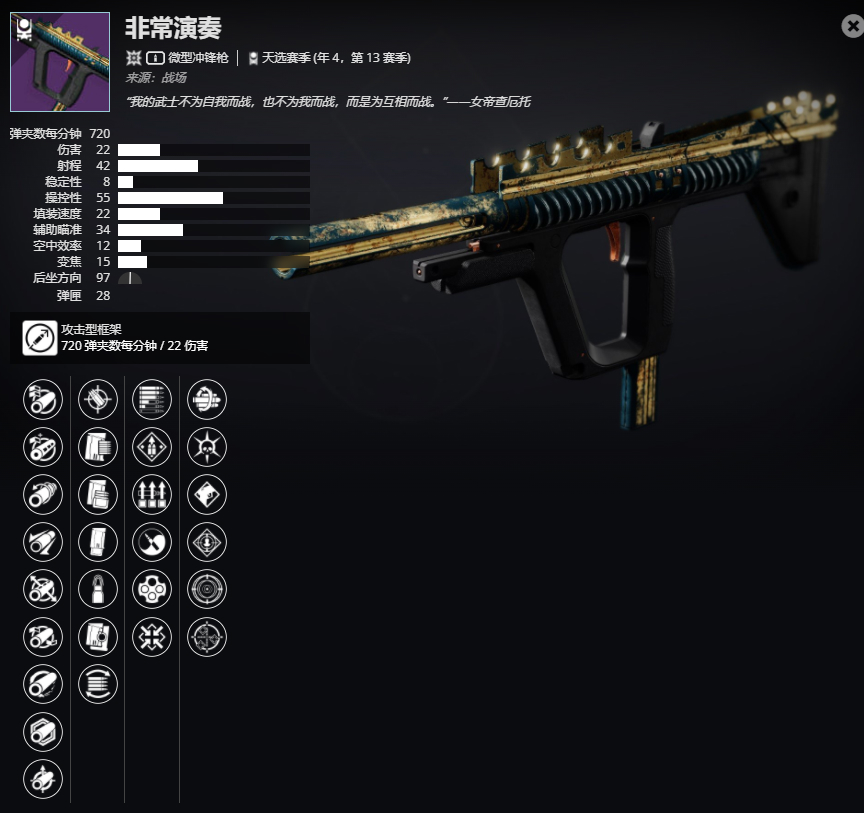Pick the inward-pointing arrows trait
Screen dimensions: 864x813
(152, 637)
